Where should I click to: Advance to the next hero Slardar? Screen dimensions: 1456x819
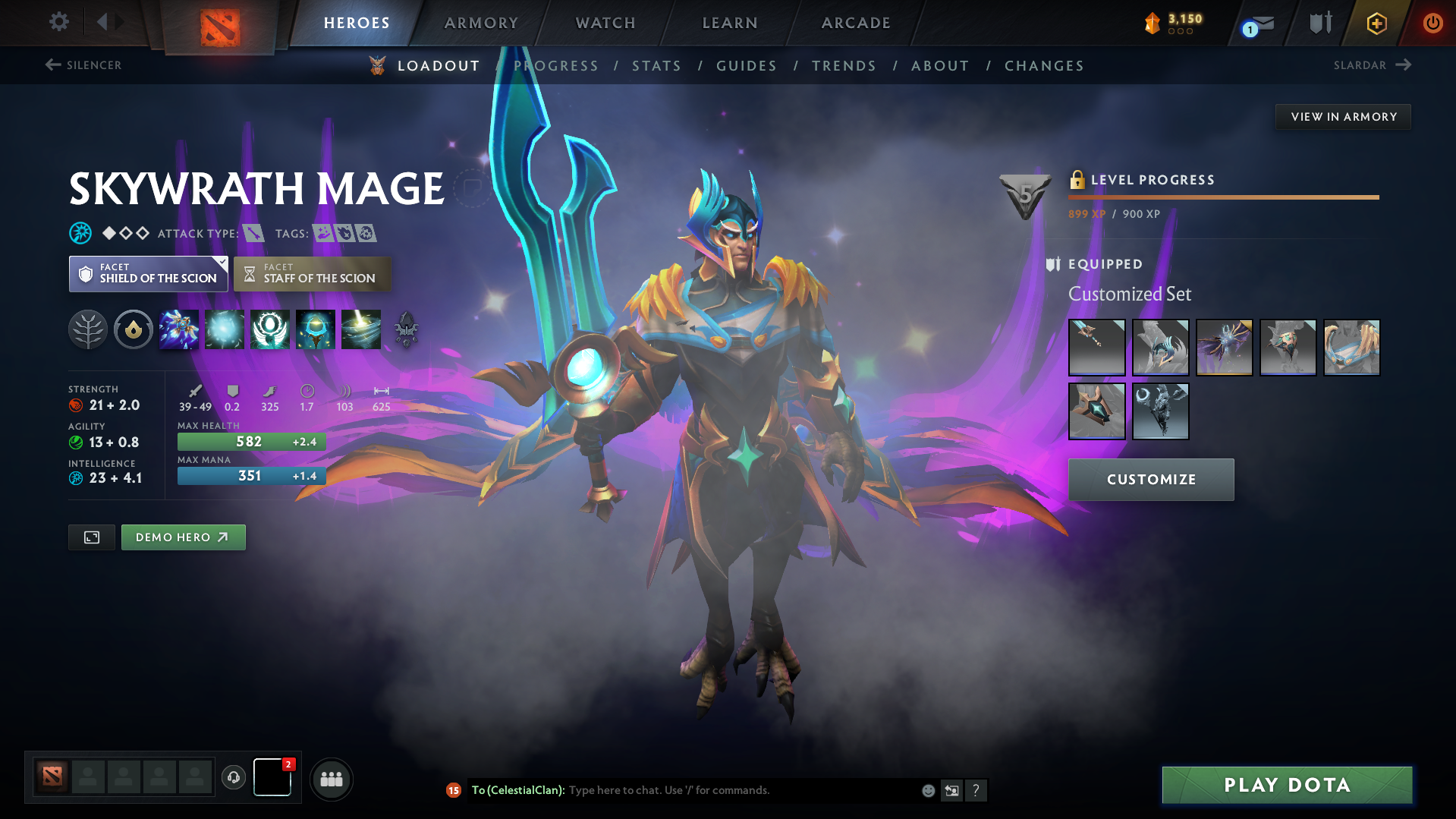tap(1372, 65)
